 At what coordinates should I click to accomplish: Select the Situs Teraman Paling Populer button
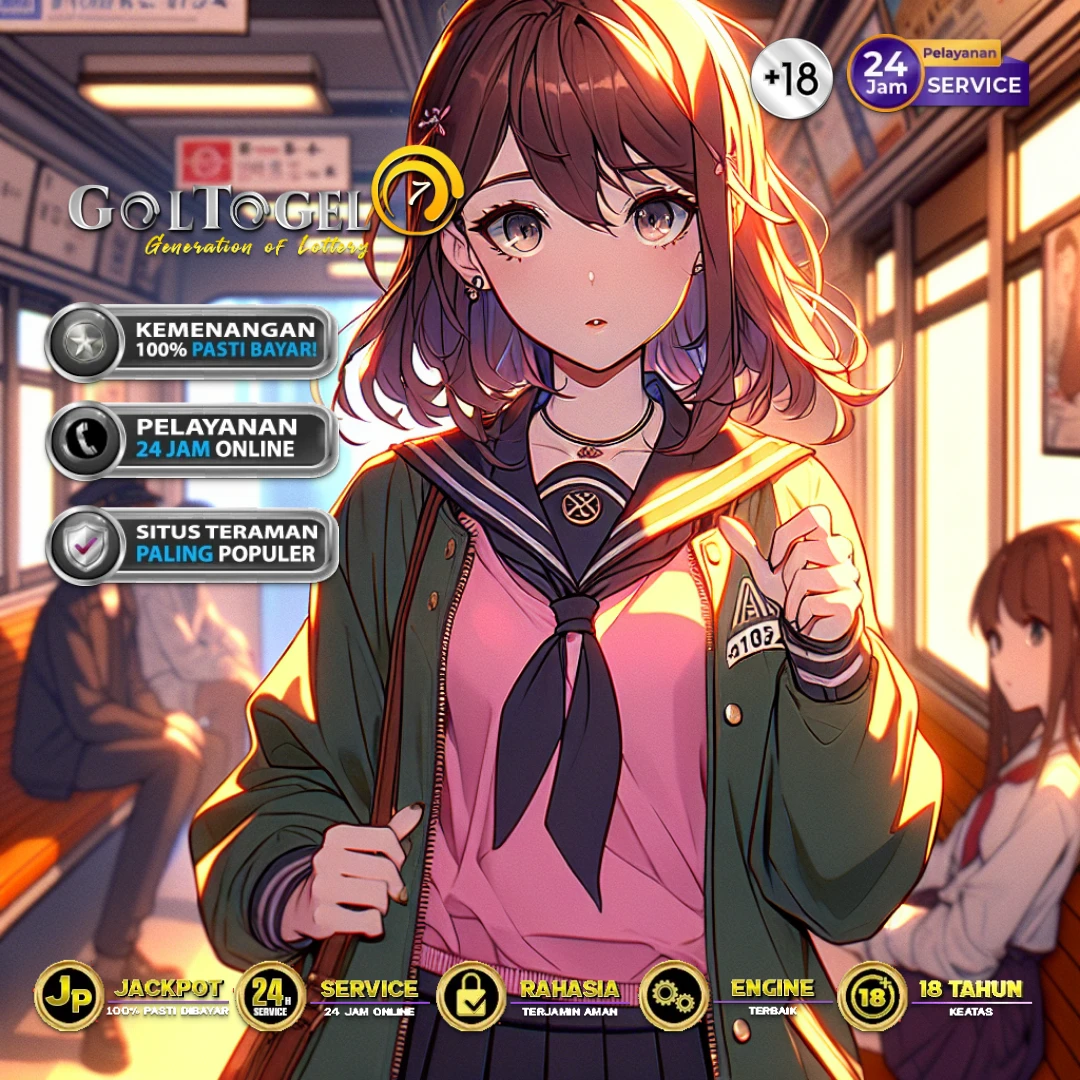[x=192, y=545]
